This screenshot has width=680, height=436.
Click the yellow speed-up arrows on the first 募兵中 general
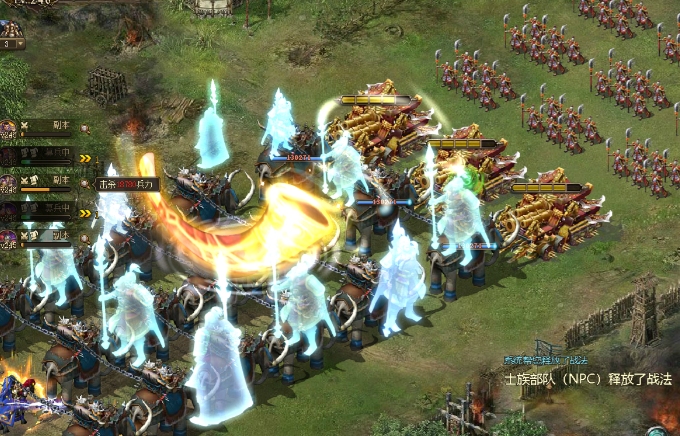click(x=86, y=157)
